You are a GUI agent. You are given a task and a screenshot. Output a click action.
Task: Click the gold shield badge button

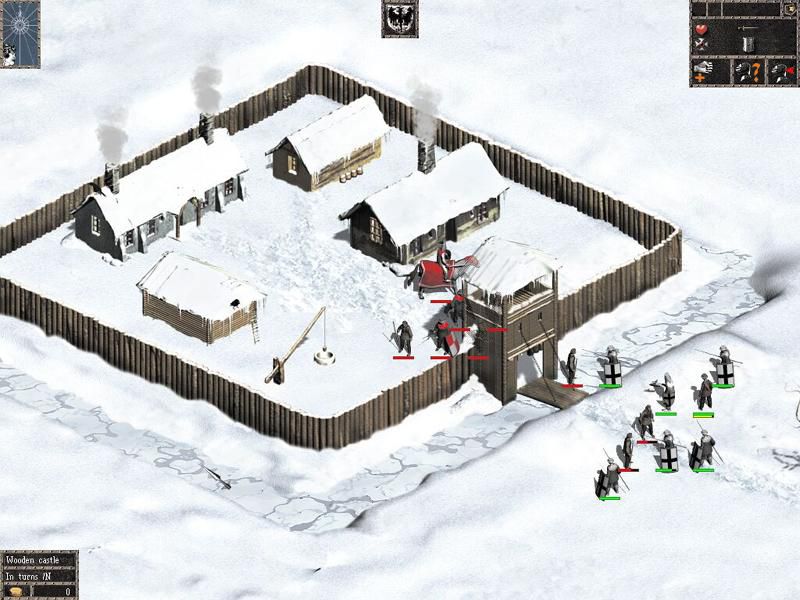pos(791,9)
